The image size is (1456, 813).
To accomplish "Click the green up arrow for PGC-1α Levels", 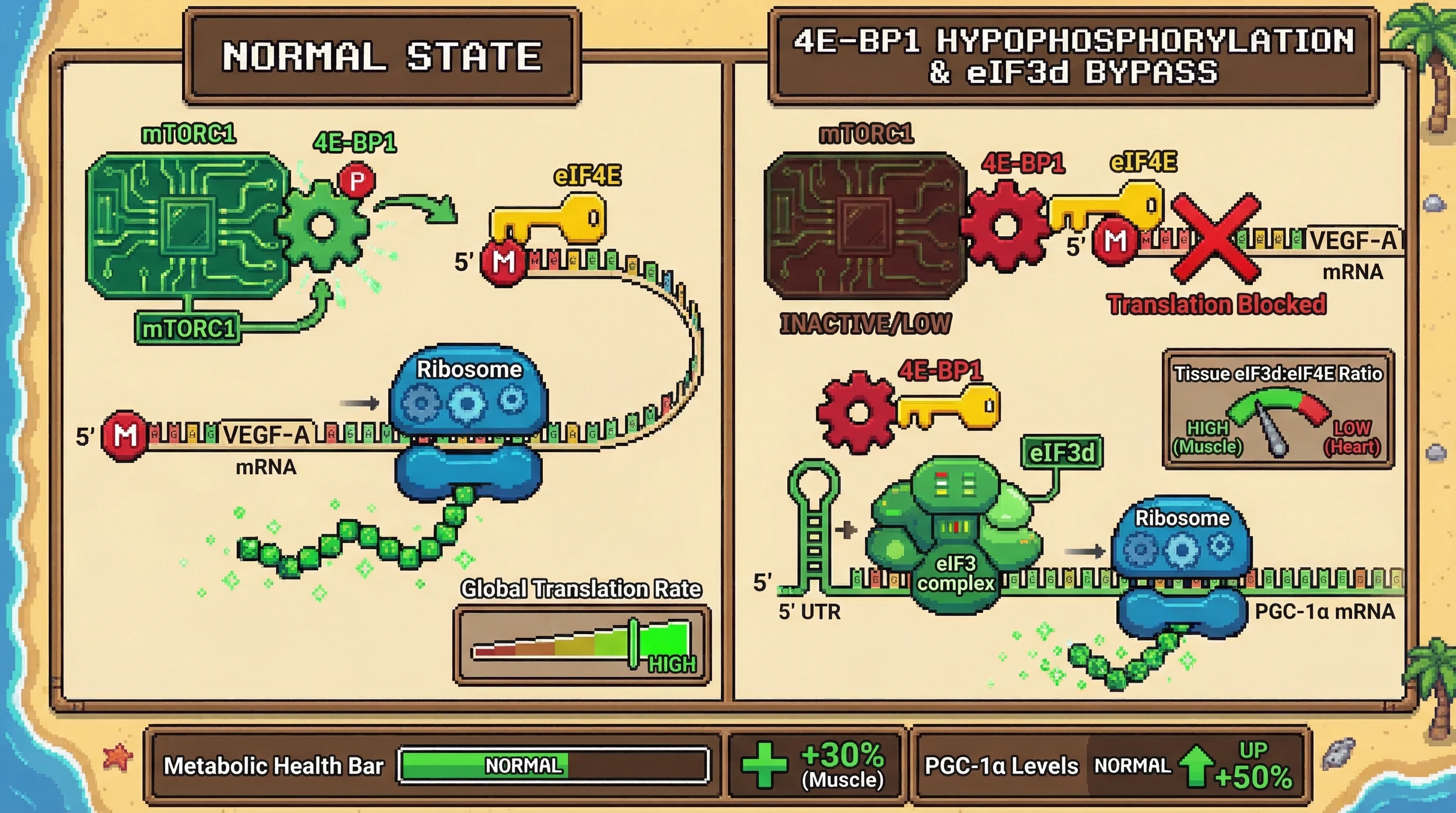I will click(x=1196, y=766).
